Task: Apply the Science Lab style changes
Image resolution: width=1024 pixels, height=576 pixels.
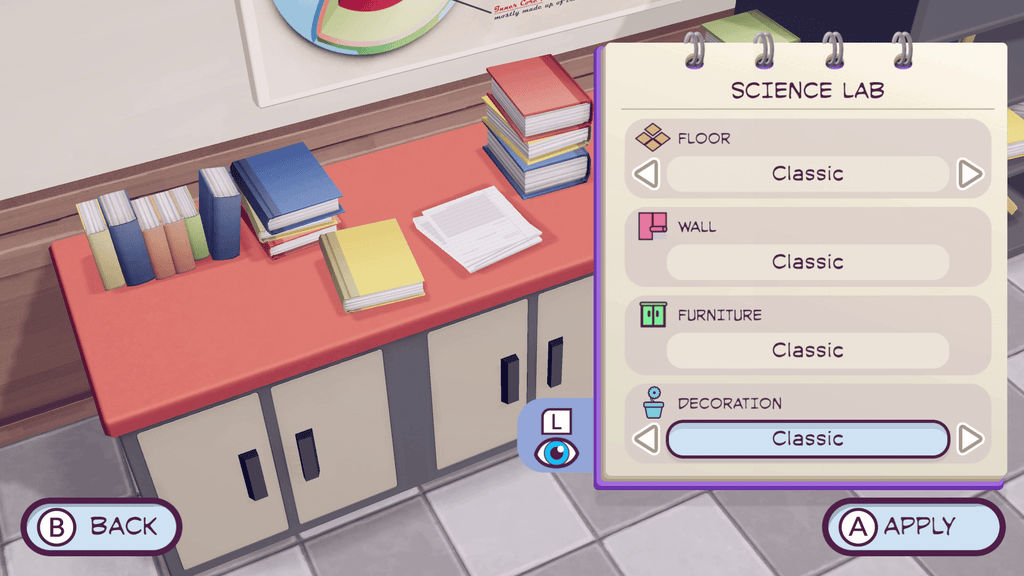Action: pyautogui.click(x=912, y=526)
